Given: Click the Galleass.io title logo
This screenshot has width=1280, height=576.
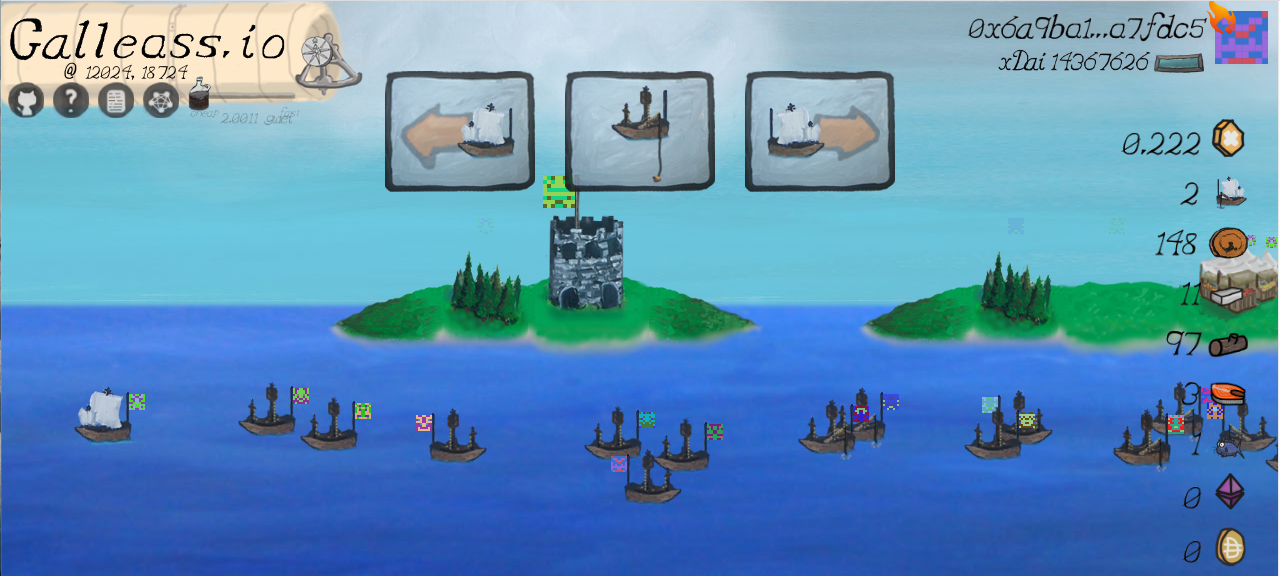Looking at the screenshot, I should click(147, 43).
